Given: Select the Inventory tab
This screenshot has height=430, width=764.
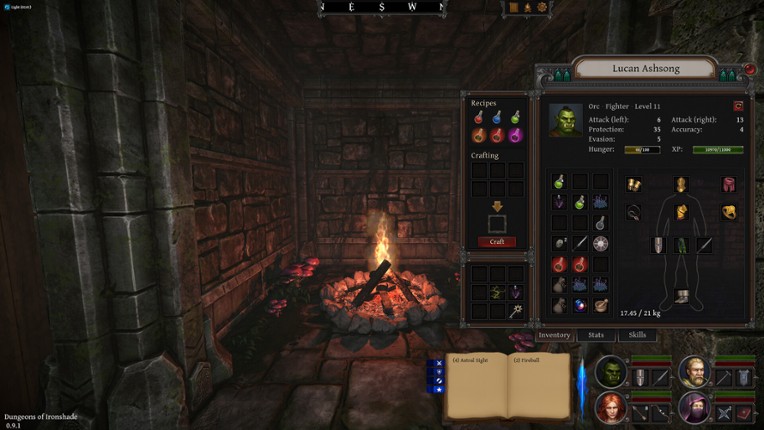Looking at the screenshot, I should coord(554,336).
